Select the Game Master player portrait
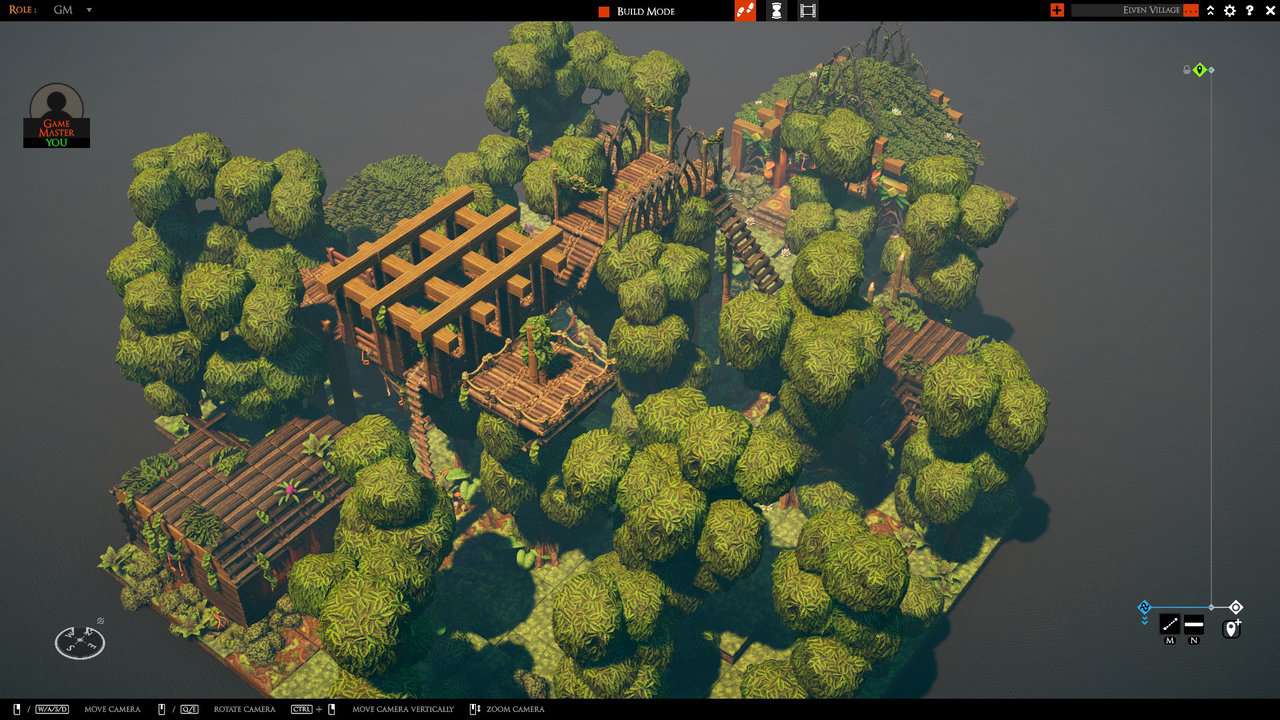1280x720 pixels. [57, 115]
